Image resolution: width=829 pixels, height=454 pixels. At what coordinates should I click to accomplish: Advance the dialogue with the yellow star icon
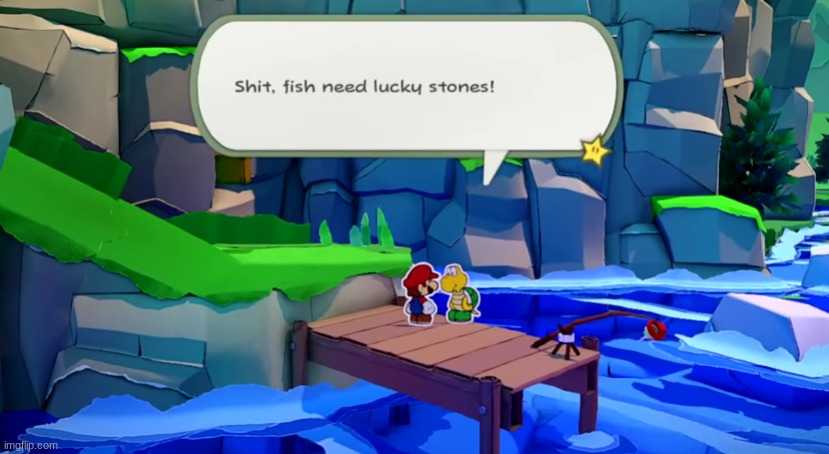tap(596, 152)
